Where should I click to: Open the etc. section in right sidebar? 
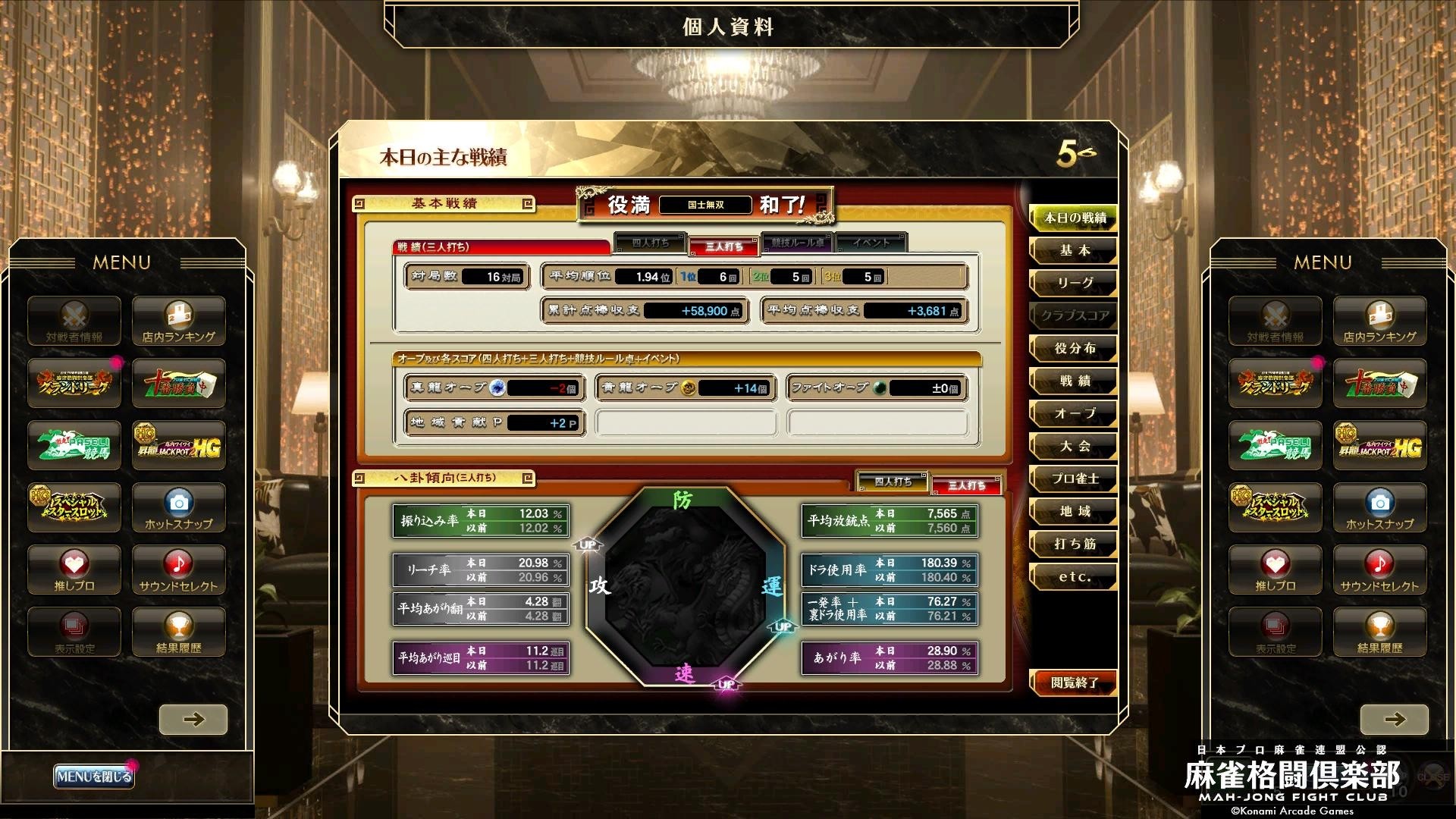[1072, 576]
